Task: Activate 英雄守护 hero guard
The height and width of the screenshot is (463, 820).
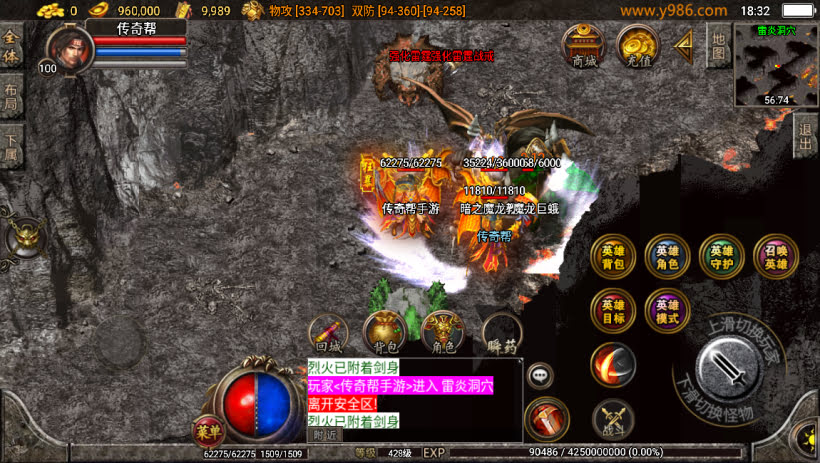Action: 721,257
